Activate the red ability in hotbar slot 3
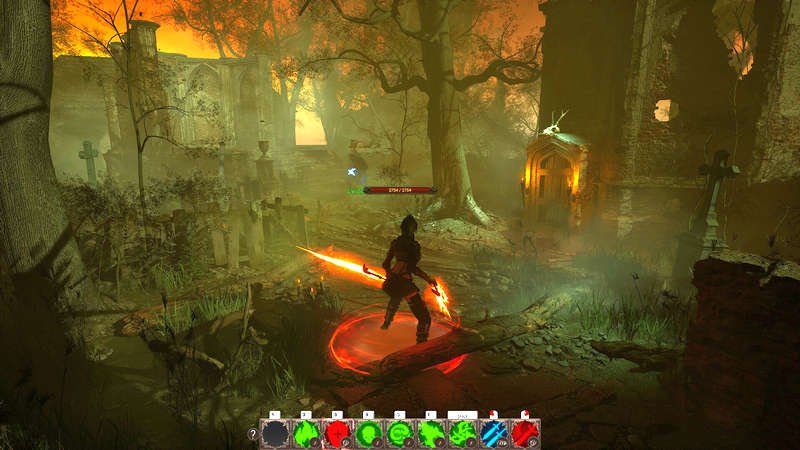 click(337, 433)
